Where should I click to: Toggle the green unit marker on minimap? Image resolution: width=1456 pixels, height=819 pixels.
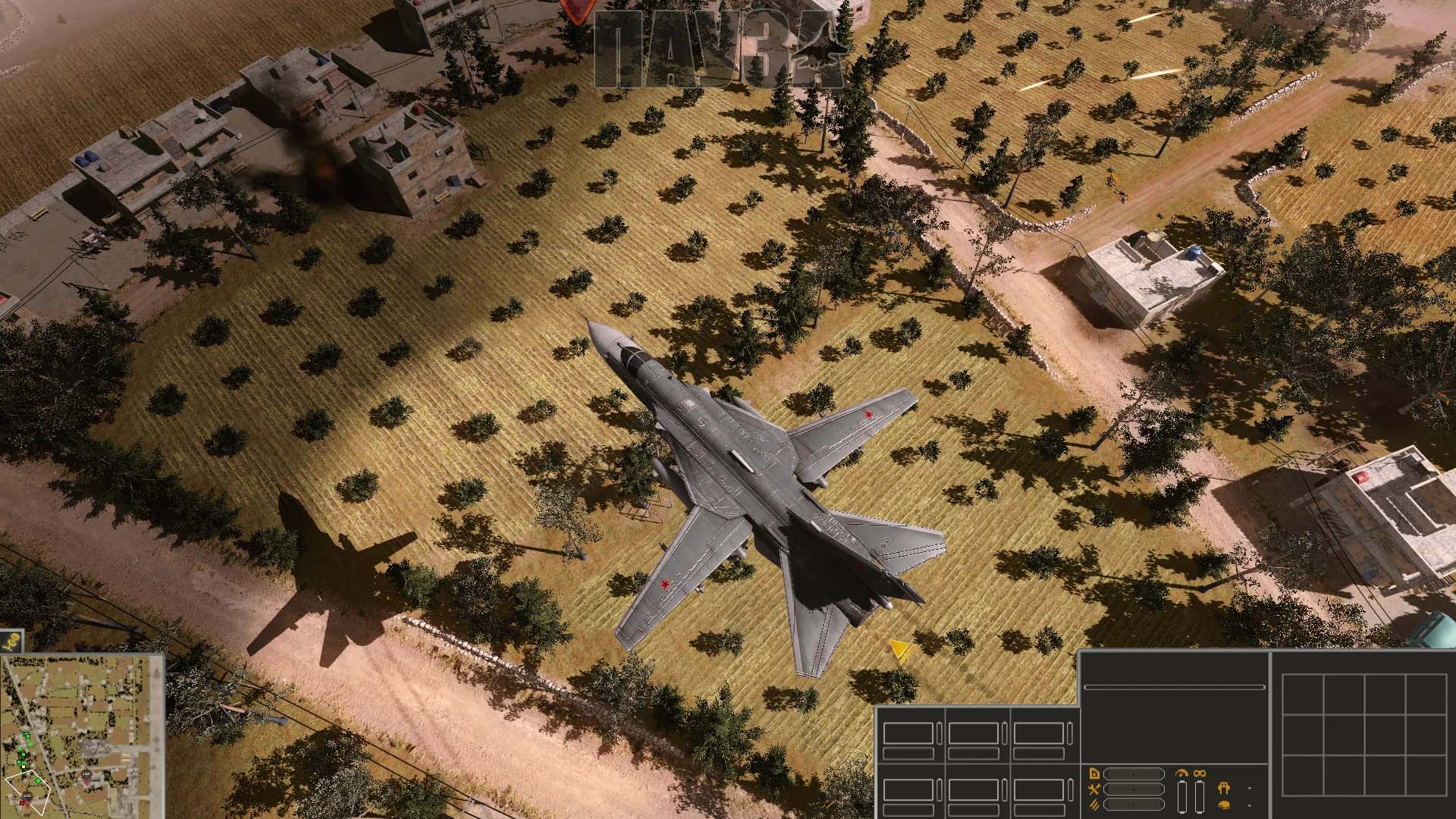click(38, 780)
